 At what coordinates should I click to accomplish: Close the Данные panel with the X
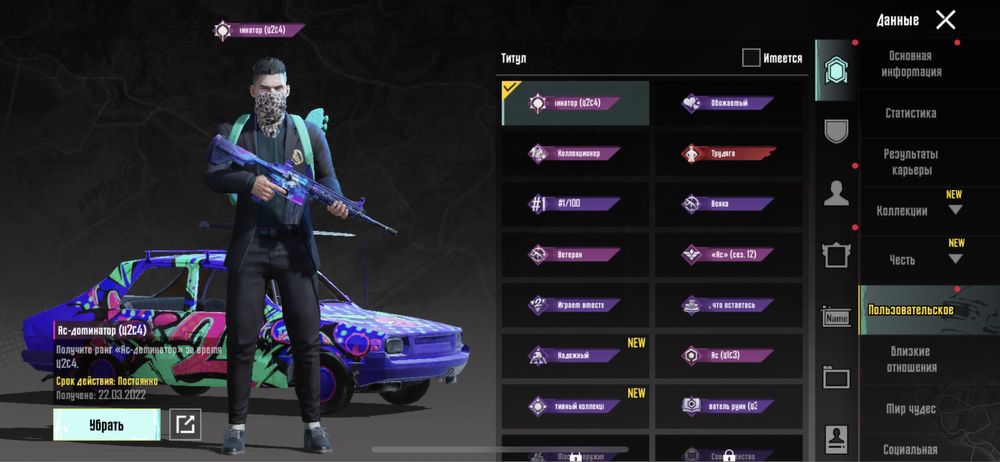(x=945, y=19)
